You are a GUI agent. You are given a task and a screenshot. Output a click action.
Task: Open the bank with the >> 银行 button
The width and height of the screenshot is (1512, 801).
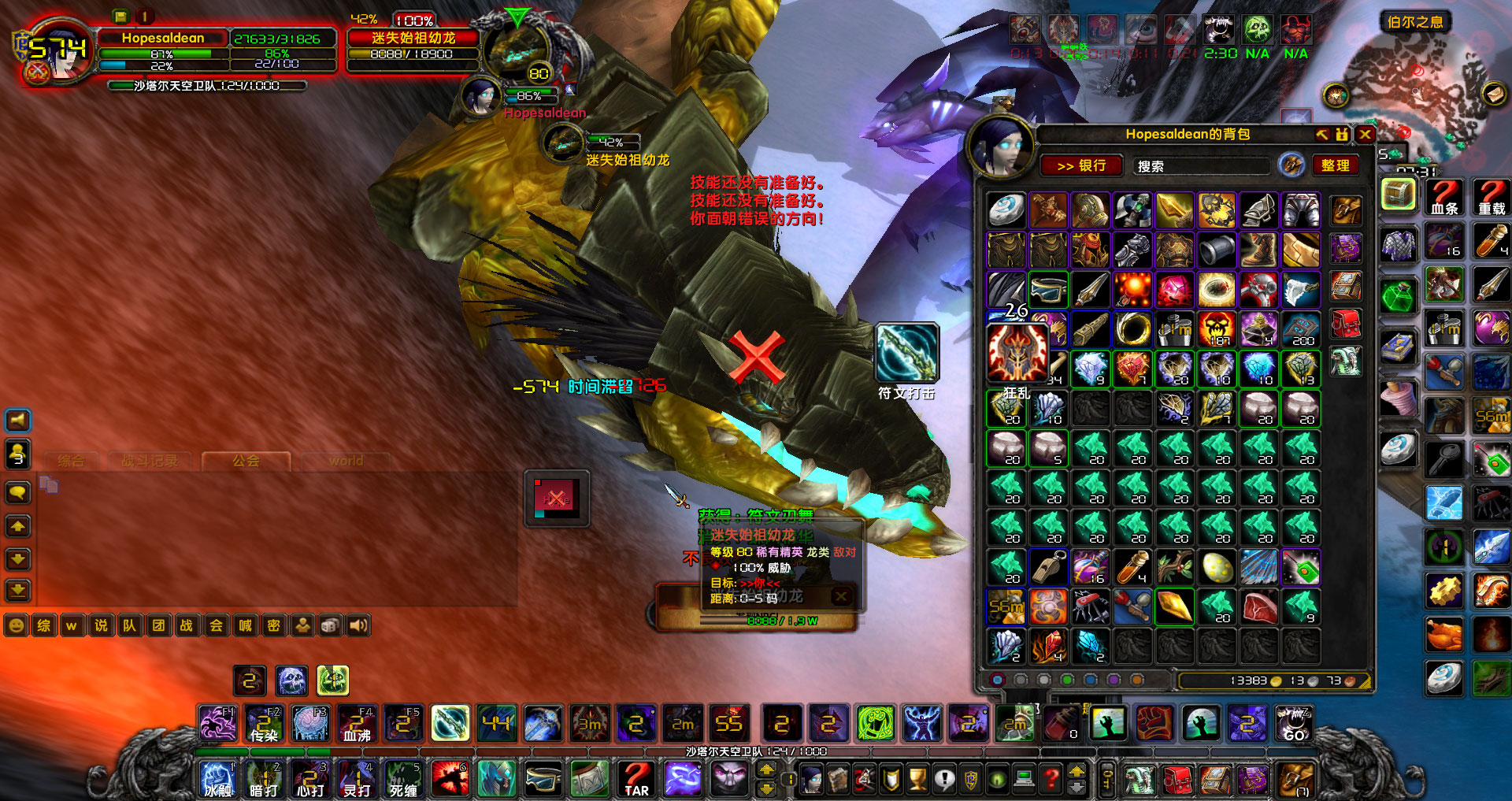1081,165
